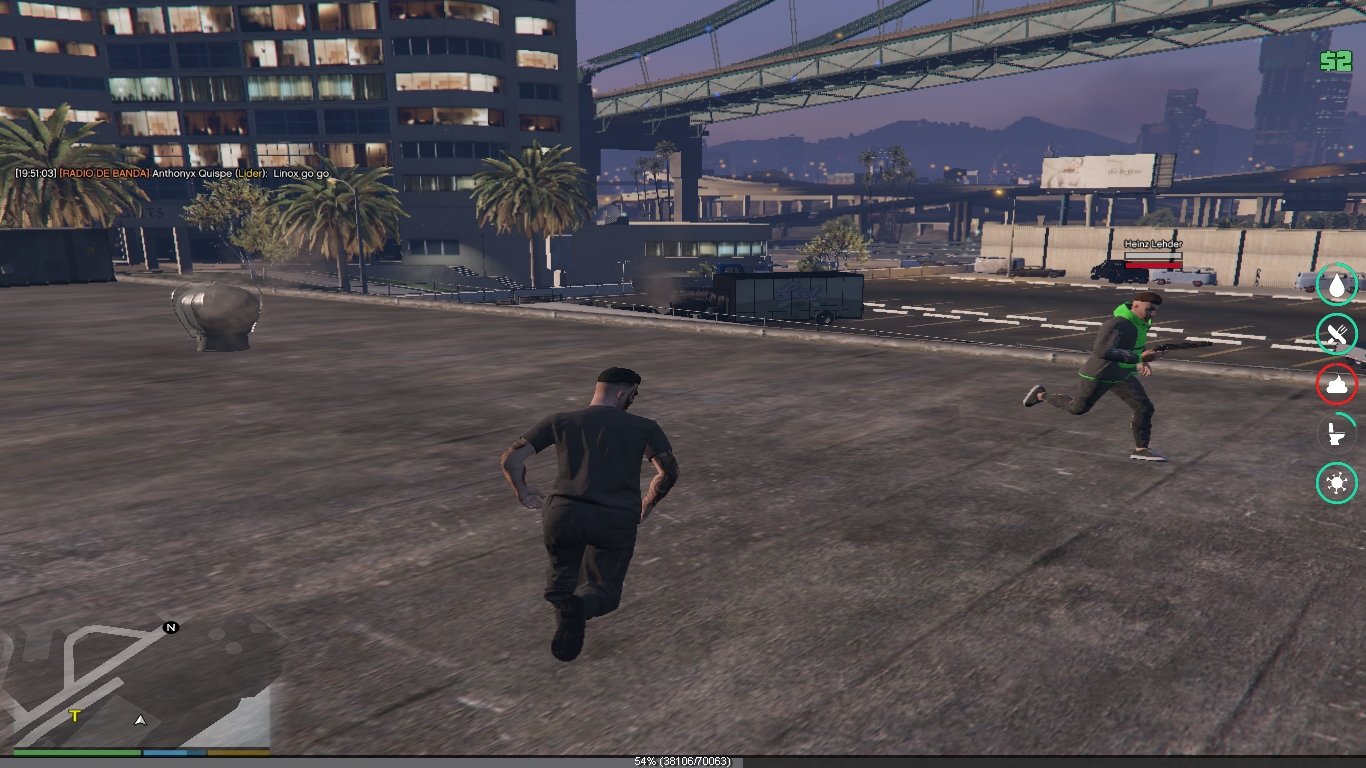Select the fork and knife hunger icon
Image resolution: width=1366 pixels, height=768 pixels.
tap(1336, 334)
